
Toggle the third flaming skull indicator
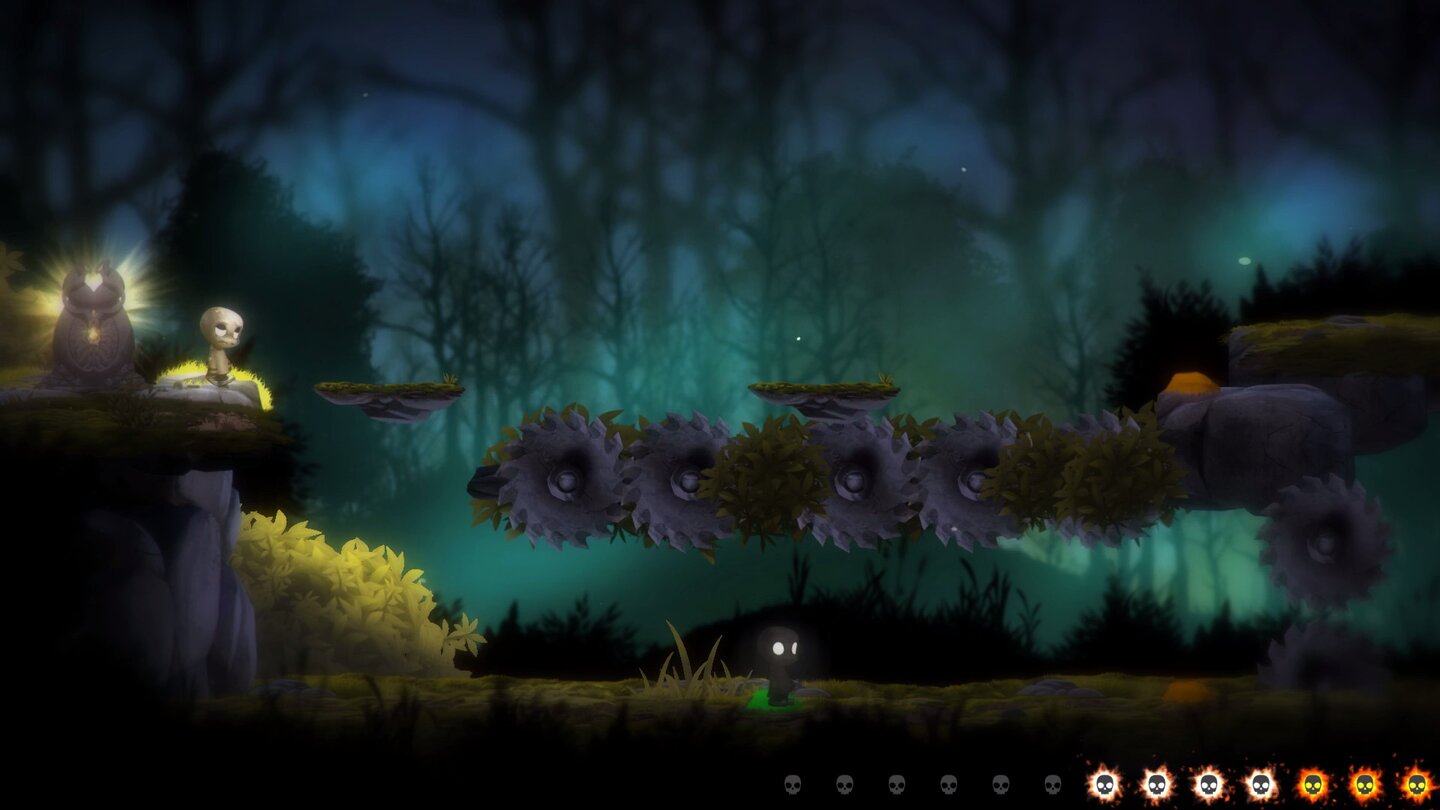pos(1209,783)
